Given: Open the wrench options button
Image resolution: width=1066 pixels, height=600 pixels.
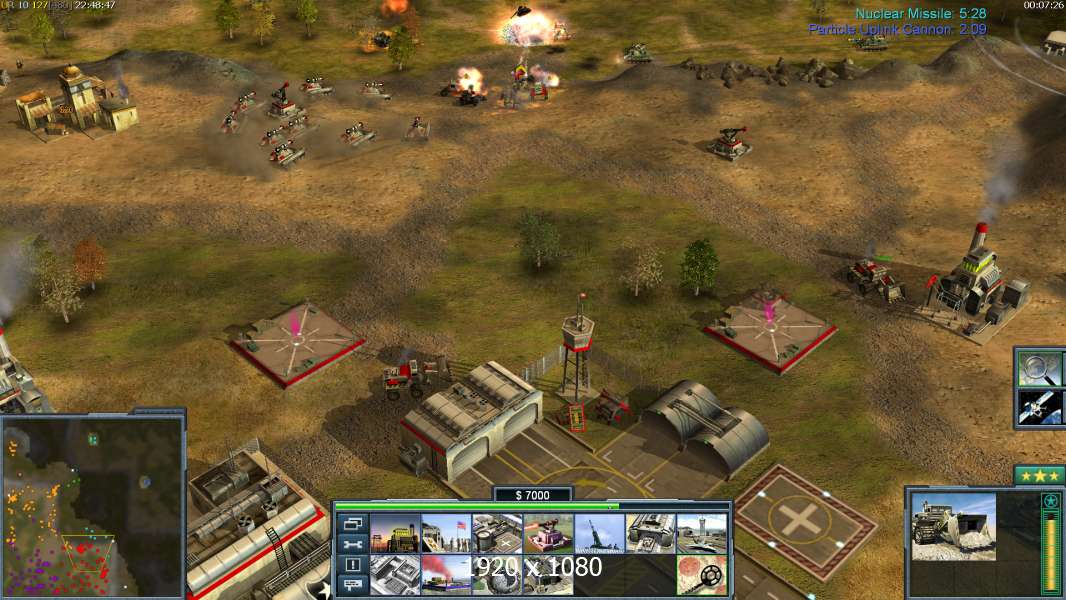Looking at the screenshot, I should (353, 544).
